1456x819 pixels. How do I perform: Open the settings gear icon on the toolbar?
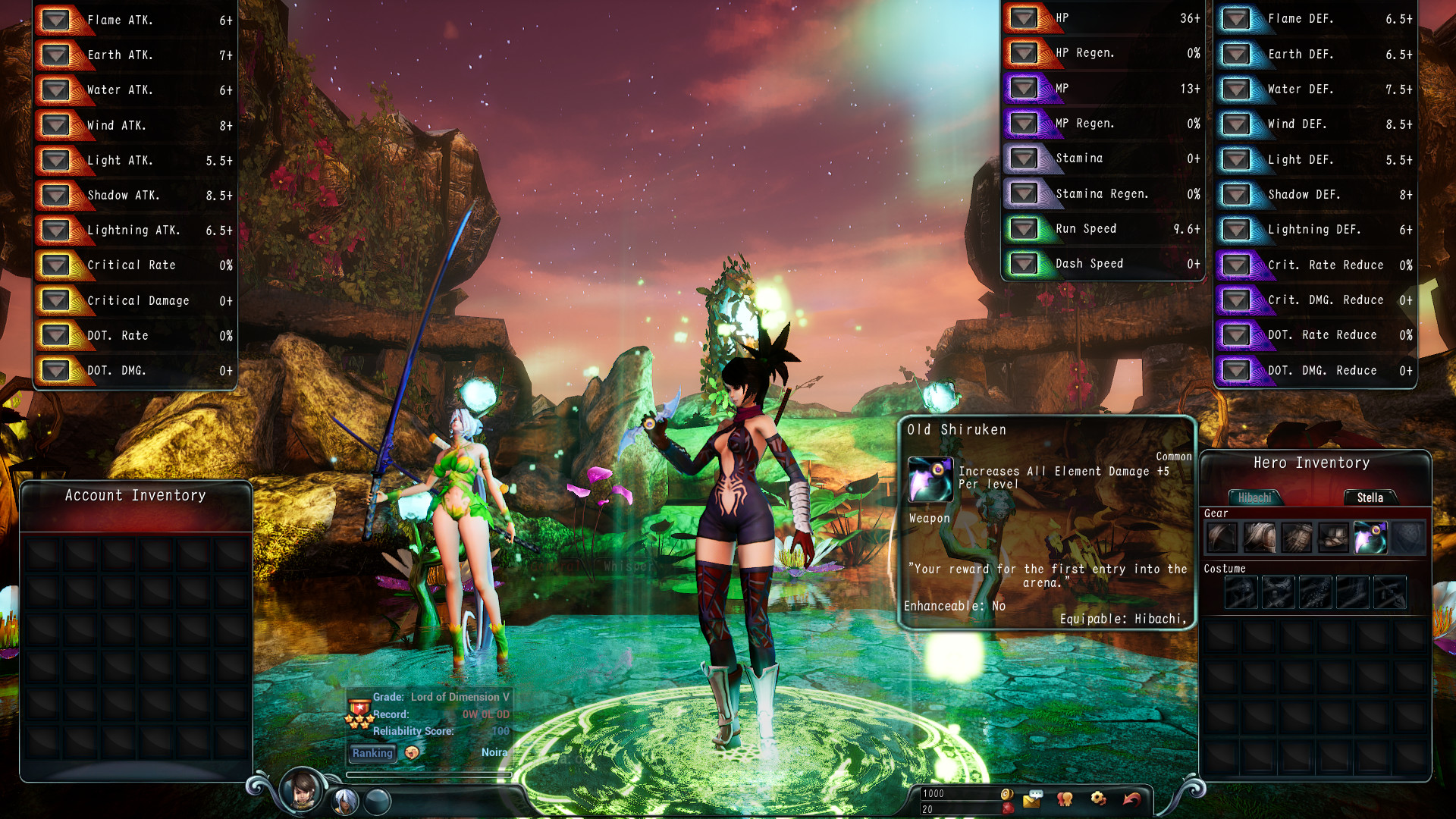click(x=1097, y=799)
